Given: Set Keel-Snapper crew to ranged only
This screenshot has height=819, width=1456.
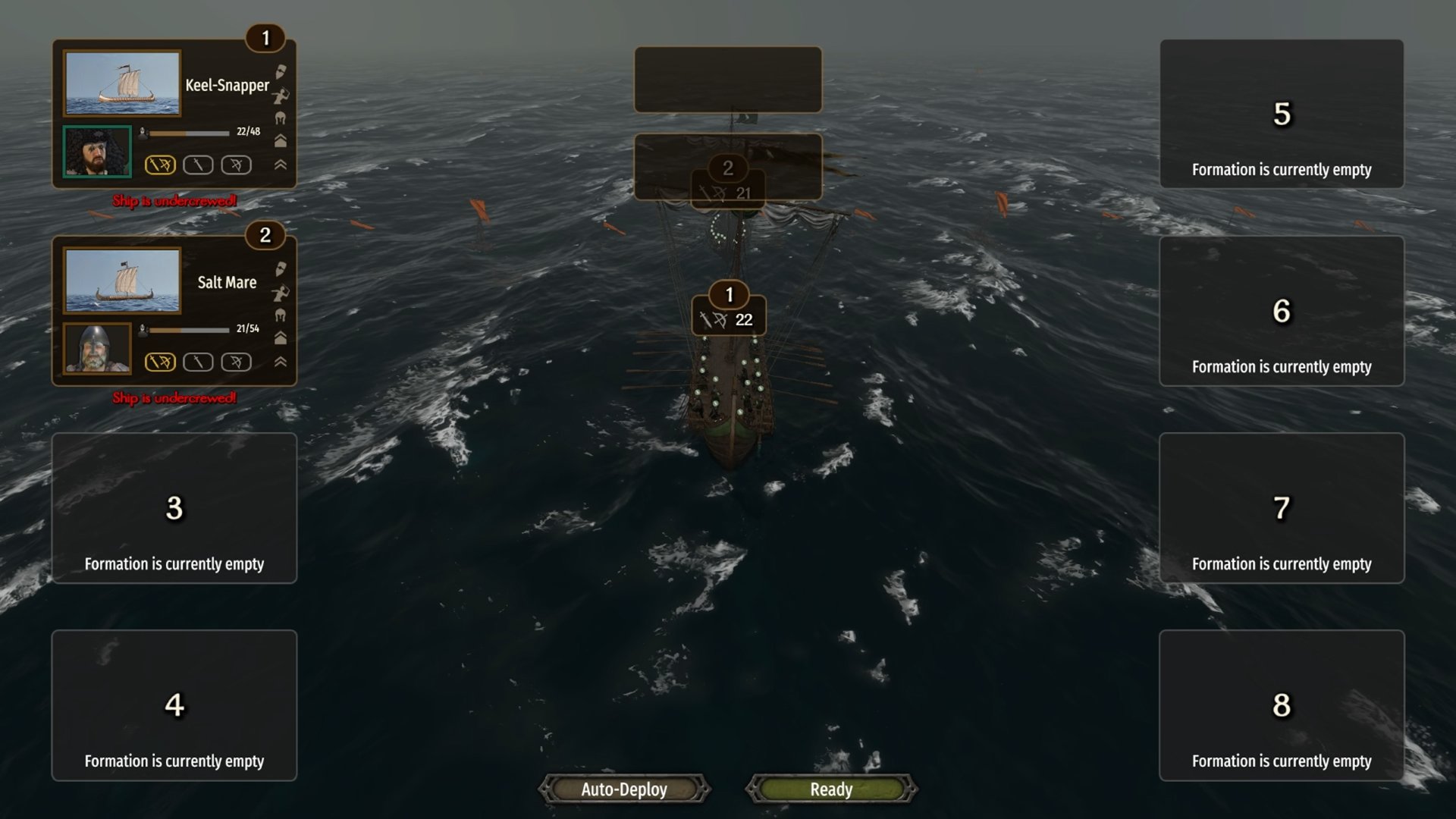Looking at the screenshot, I should pos(236,165).
